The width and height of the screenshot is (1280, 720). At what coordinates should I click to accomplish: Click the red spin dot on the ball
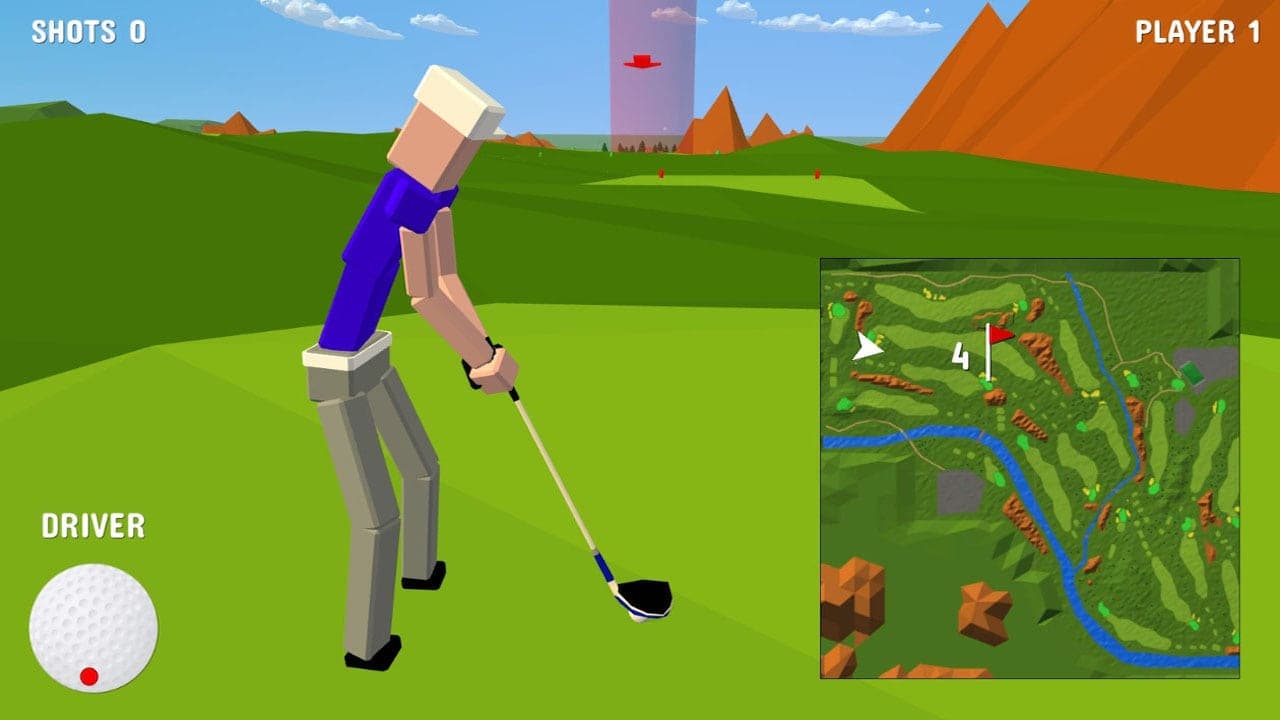(88, 674)
